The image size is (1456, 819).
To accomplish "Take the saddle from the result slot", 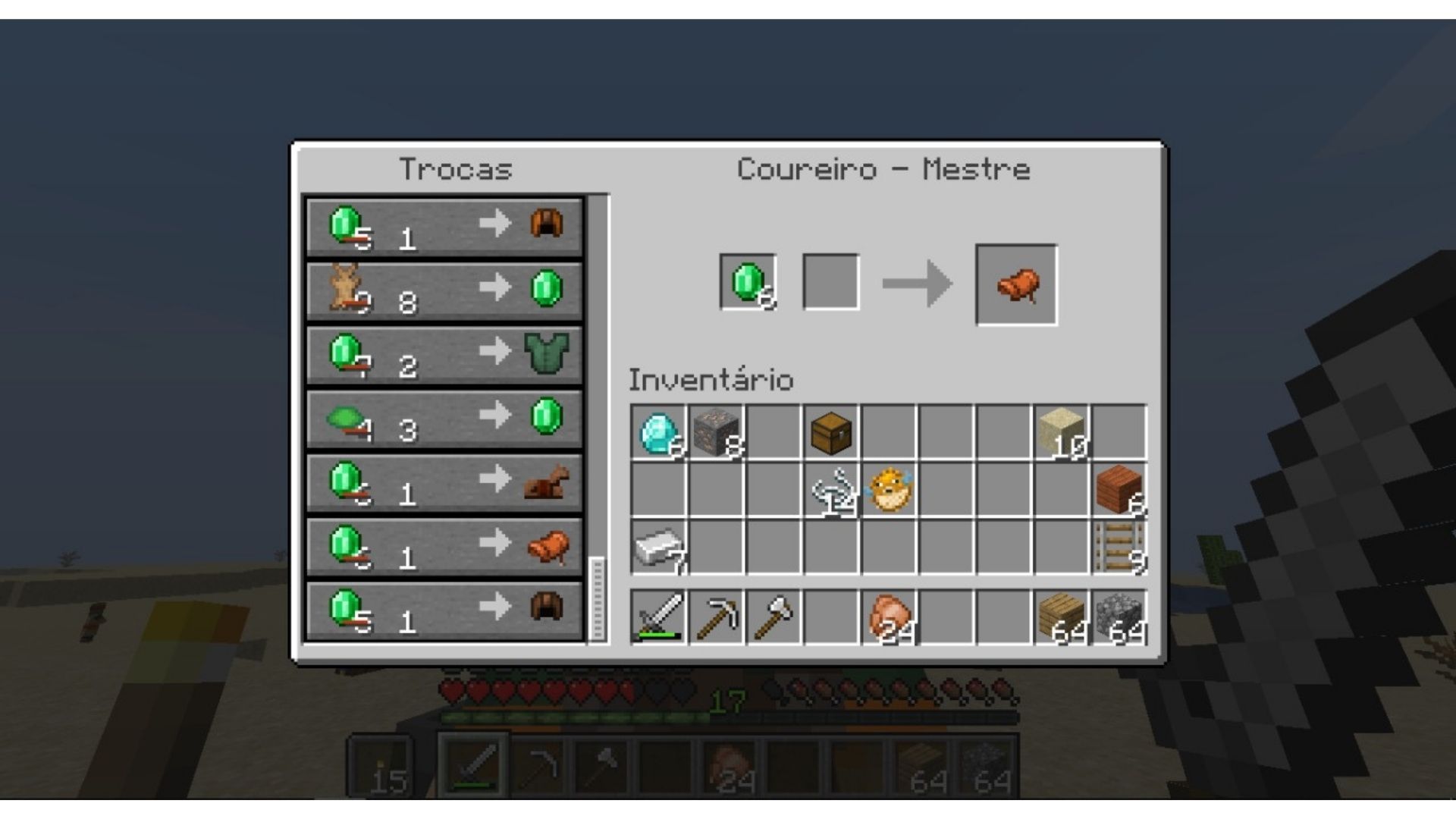I will click(1016, 285).
